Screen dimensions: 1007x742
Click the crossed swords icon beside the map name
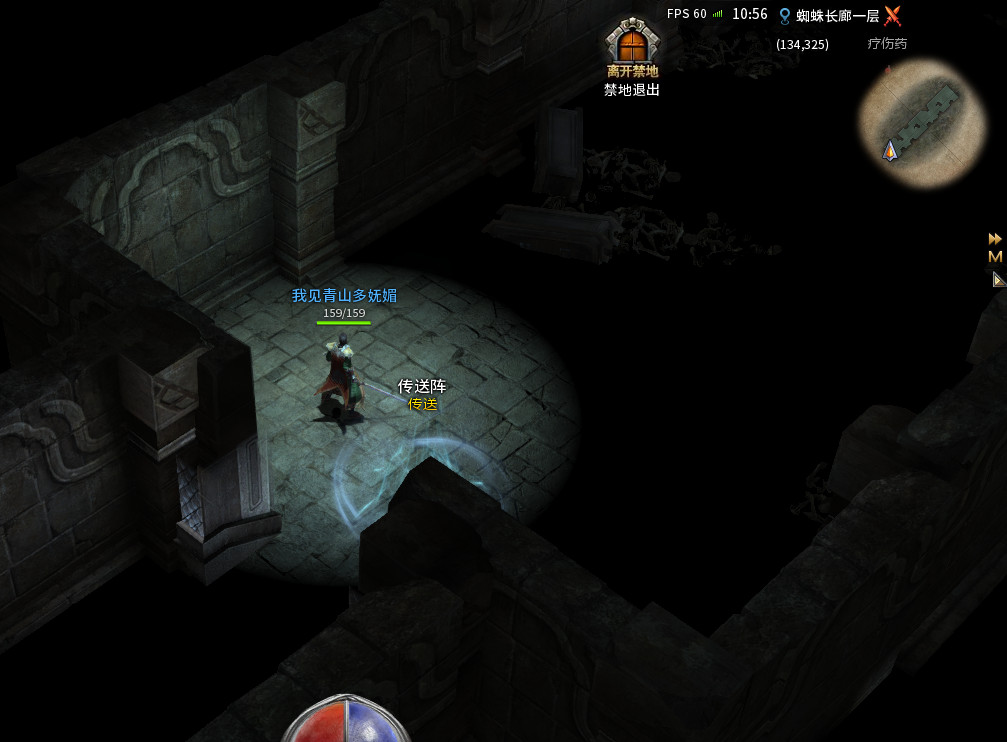pyautogui.click(x=892, y=15)
